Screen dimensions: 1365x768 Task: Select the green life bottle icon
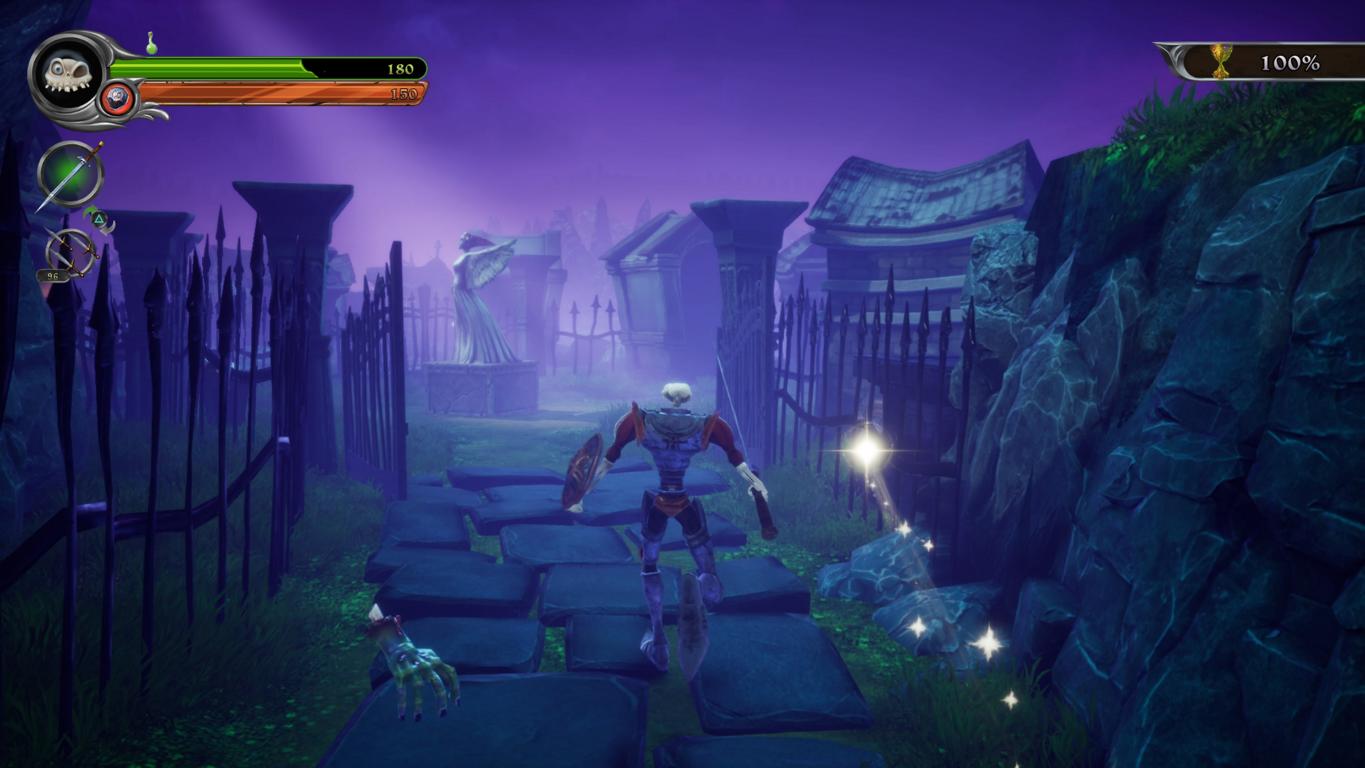point(151,43)
